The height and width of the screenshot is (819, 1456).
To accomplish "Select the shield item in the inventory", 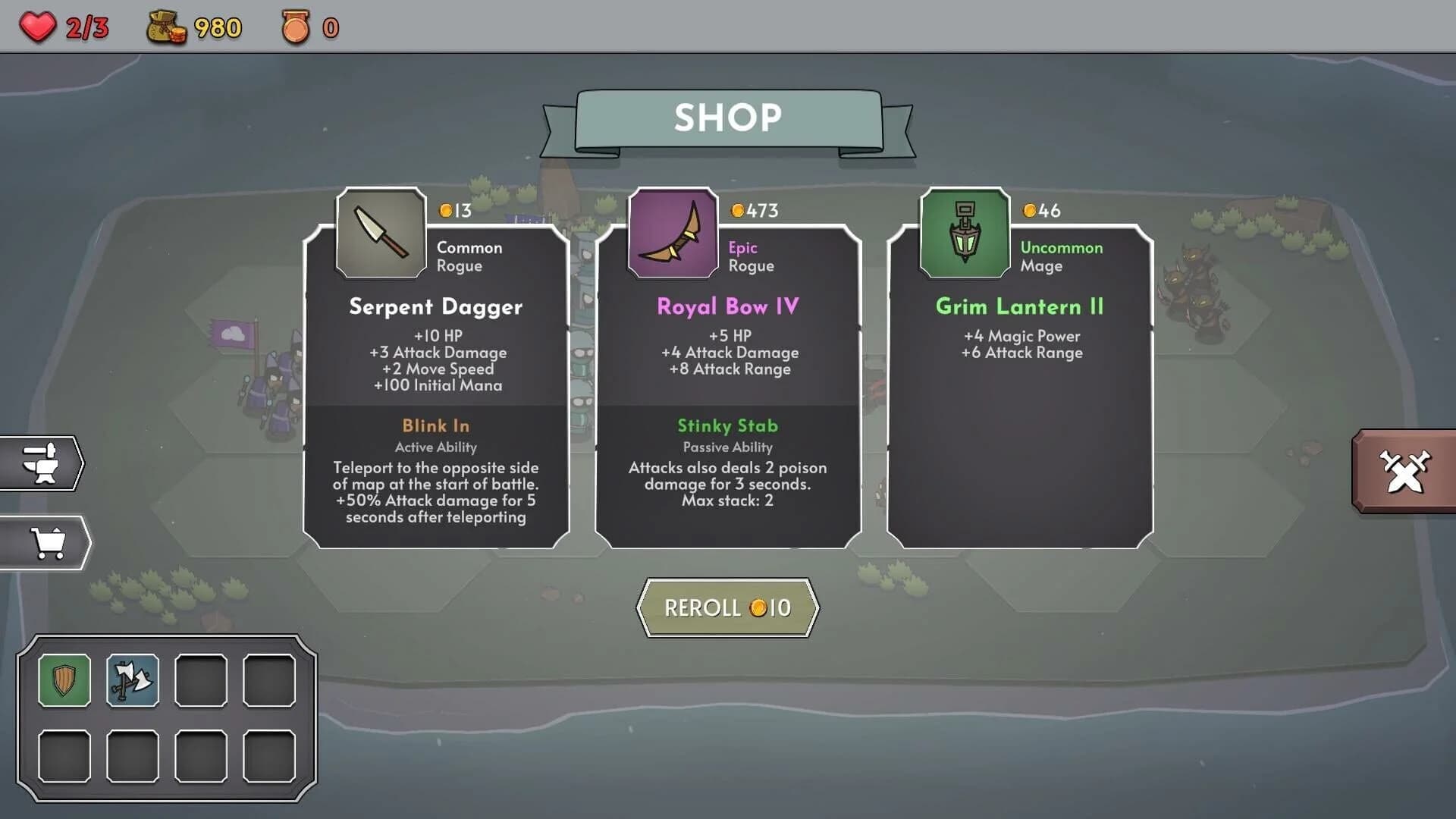I will pyautogui.click(x=64, y=680).
